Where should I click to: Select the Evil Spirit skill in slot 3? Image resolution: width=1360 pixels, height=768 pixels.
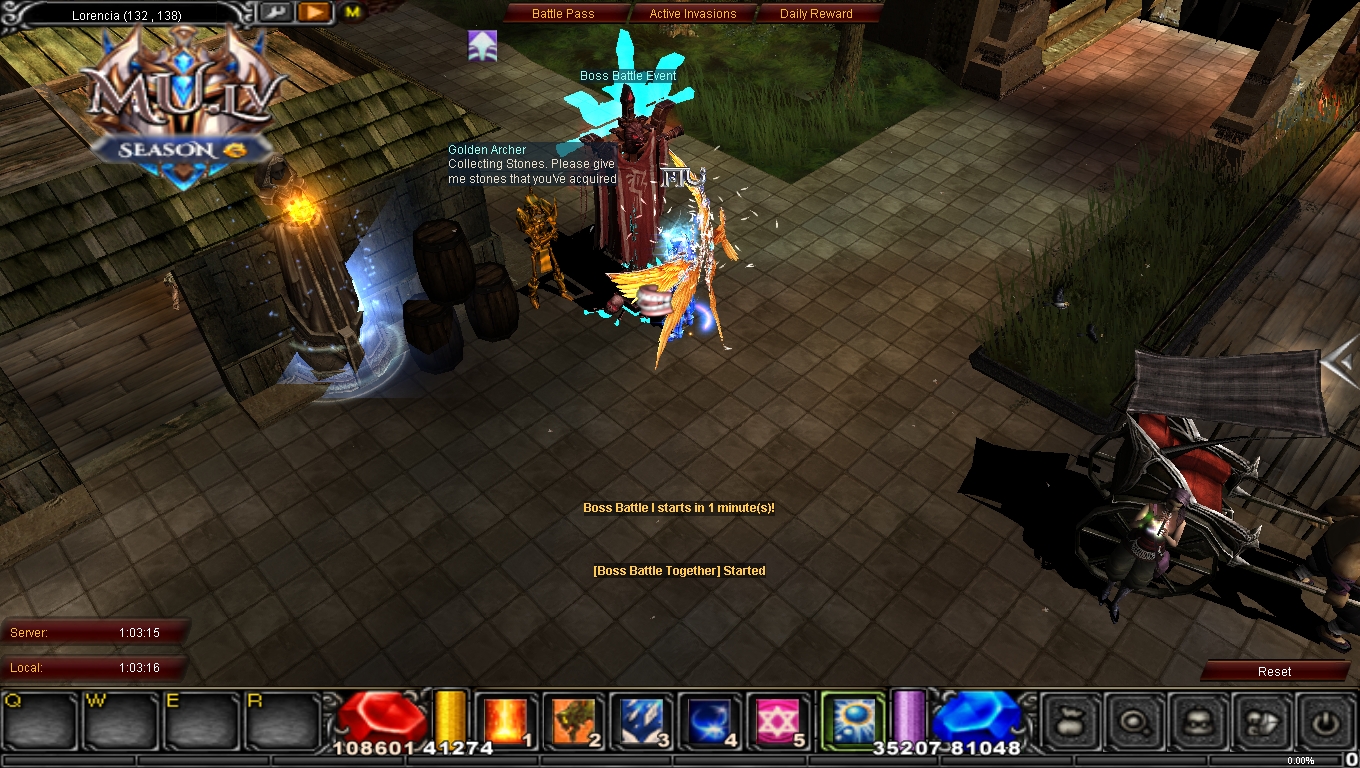point(642,721)
